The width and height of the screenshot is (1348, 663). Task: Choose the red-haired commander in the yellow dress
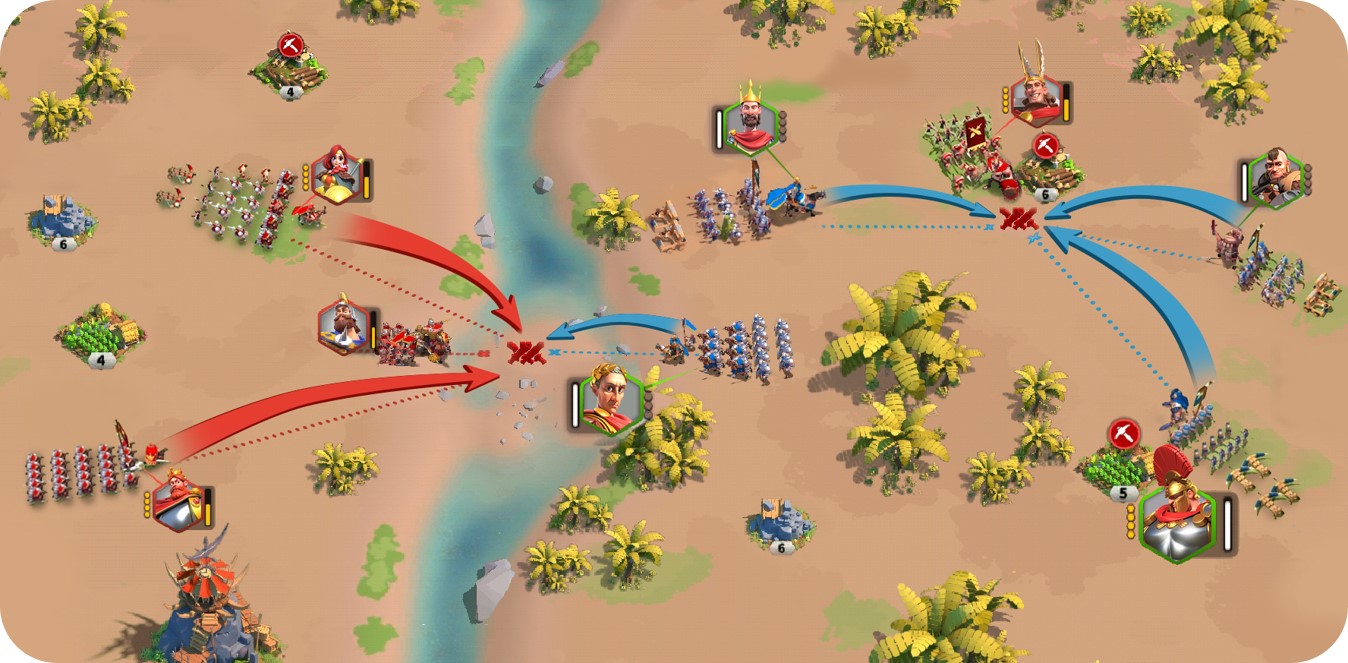pos(335,176)
